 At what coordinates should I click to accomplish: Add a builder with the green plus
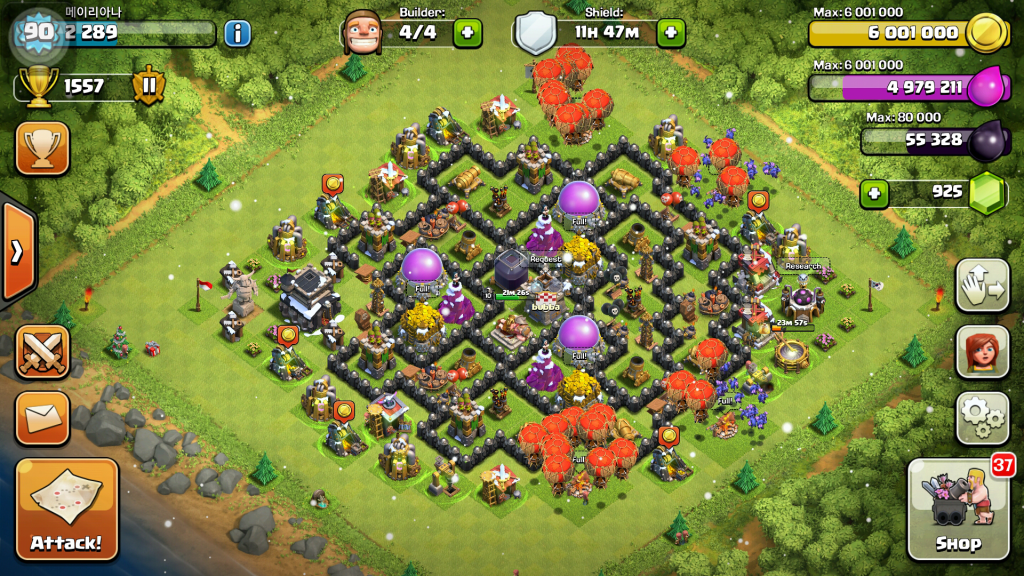click(467, 33)
